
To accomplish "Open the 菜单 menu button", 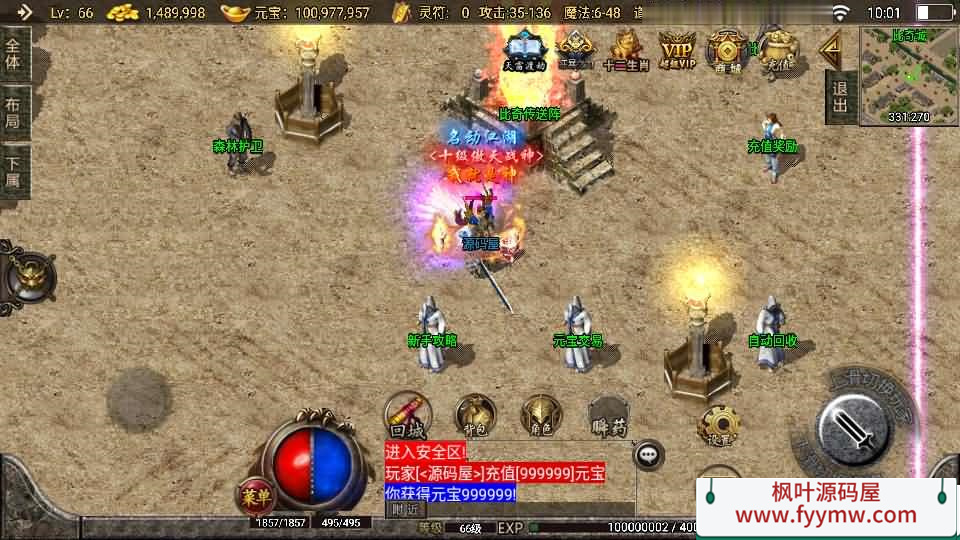I will (x=255, y=494).
